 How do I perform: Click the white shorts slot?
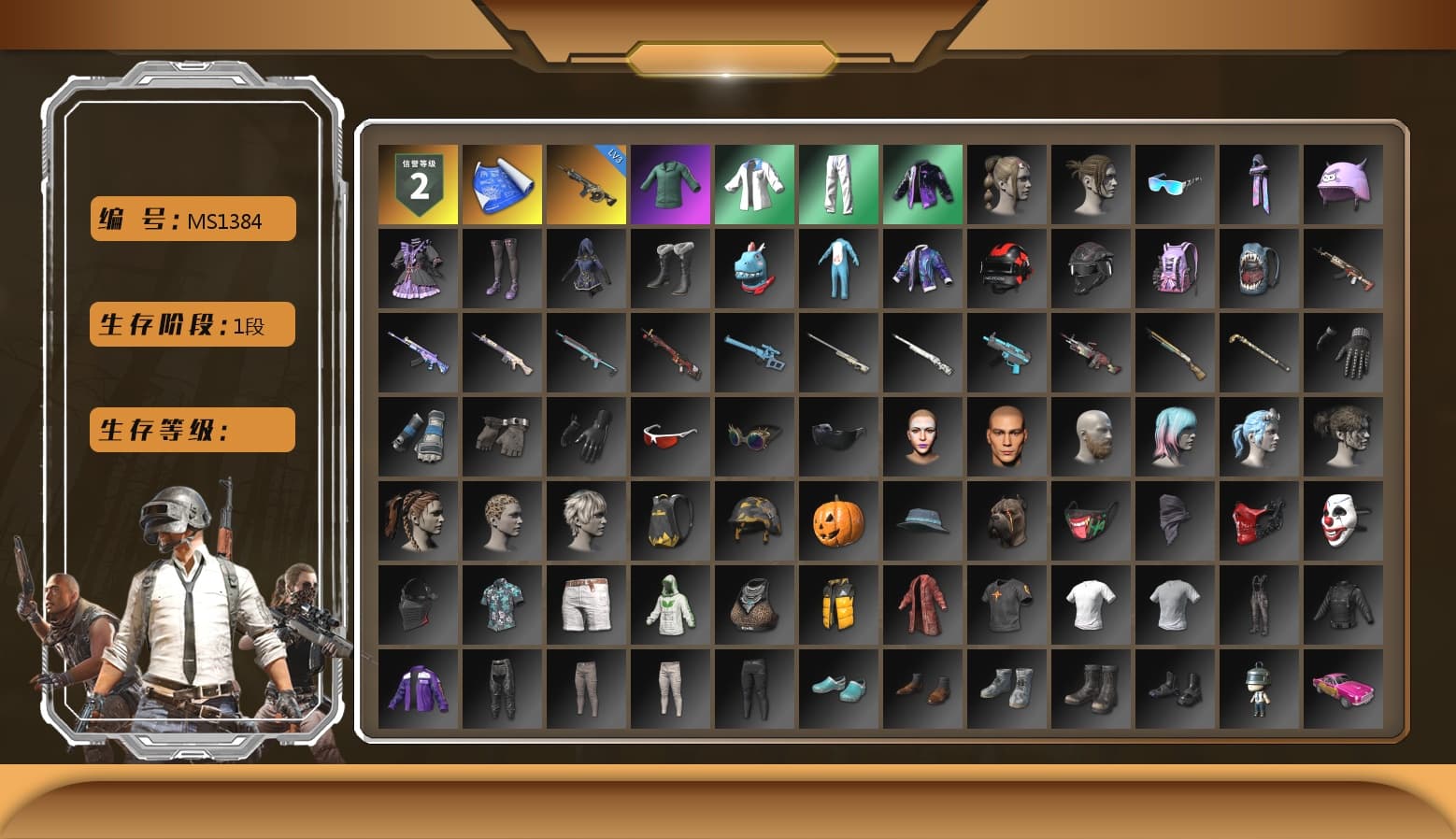point(586,604)
